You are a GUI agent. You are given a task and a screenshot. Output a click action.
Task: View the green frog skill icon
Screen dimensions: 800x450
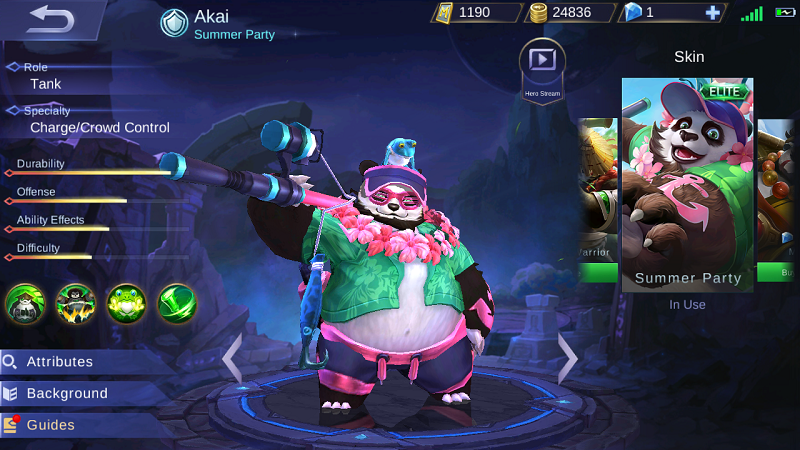pyautogui.click(x=127, y=304)
